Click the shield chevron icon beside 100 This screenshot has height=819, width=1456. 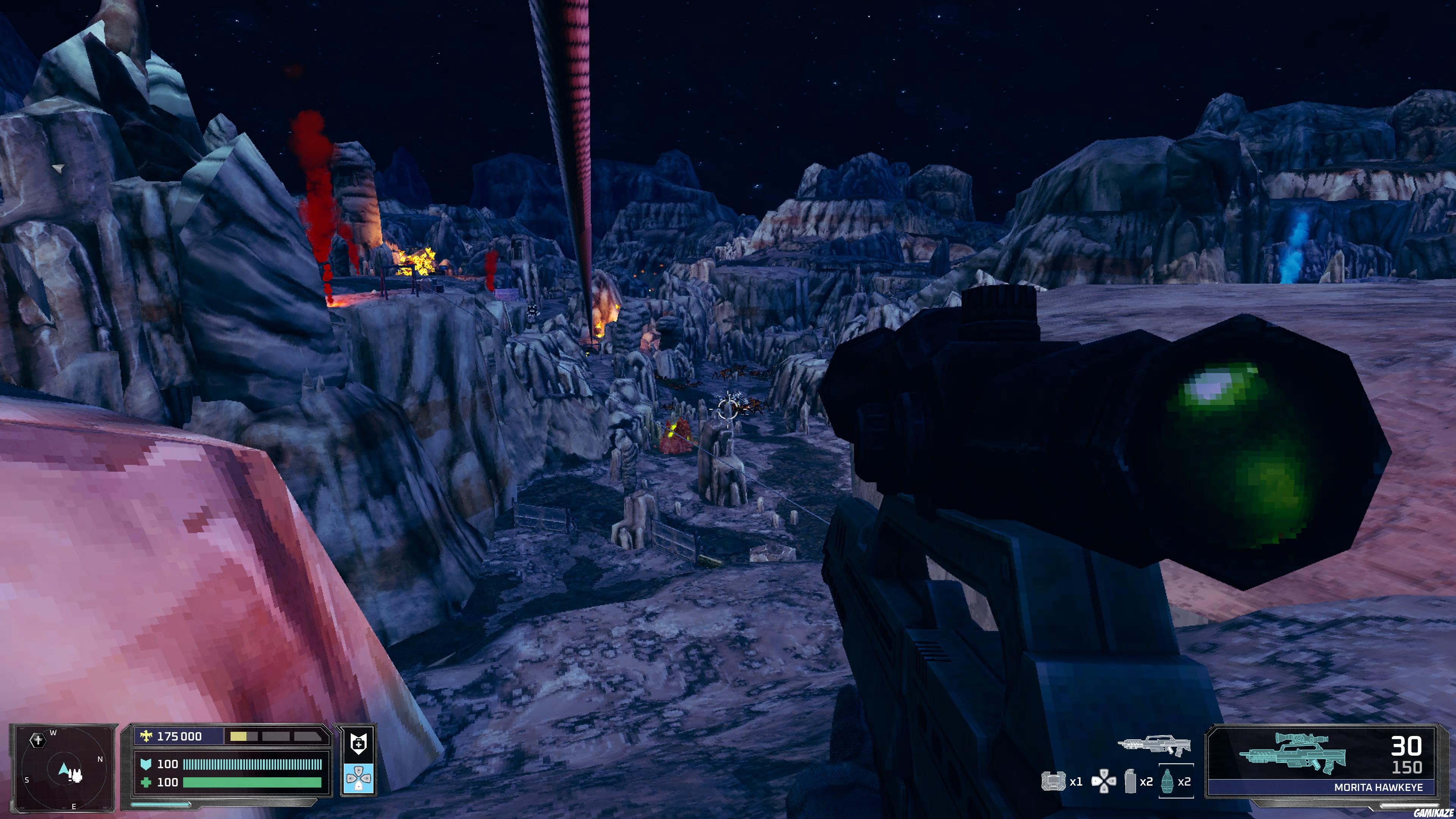[x=146, y=764]
